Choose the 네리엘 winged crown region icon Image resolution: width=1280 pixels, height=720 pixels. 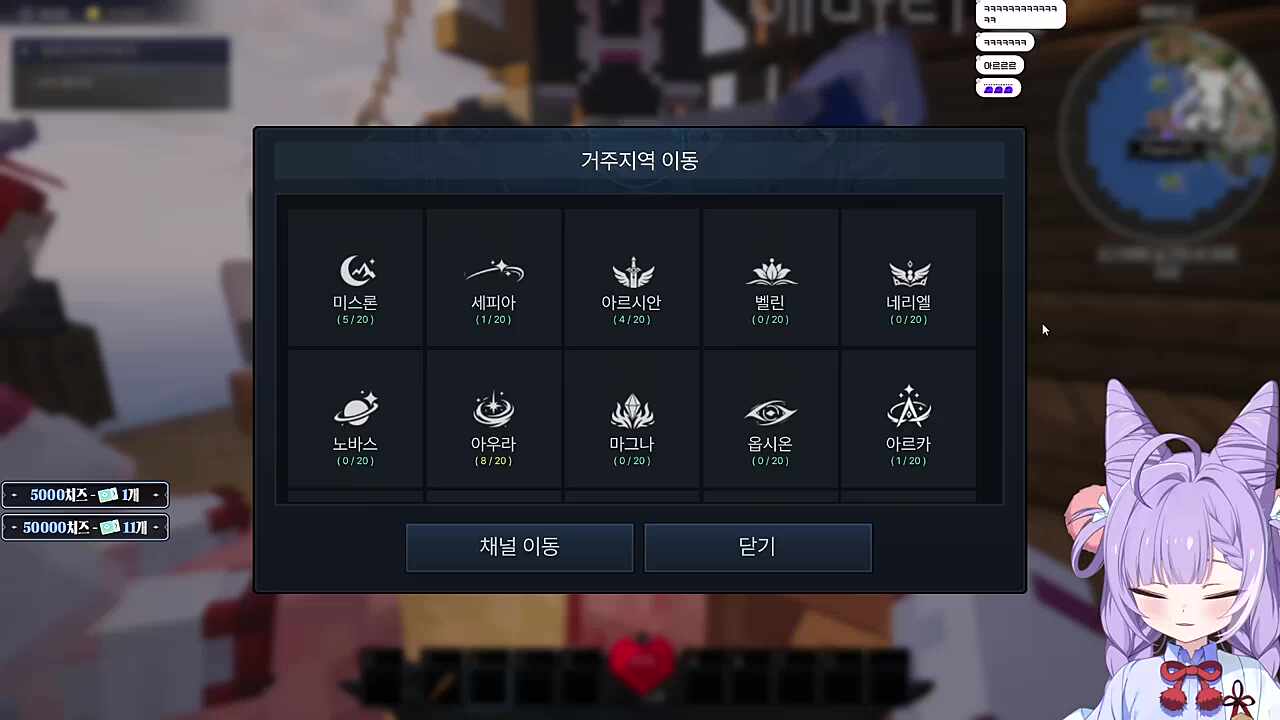908,270
